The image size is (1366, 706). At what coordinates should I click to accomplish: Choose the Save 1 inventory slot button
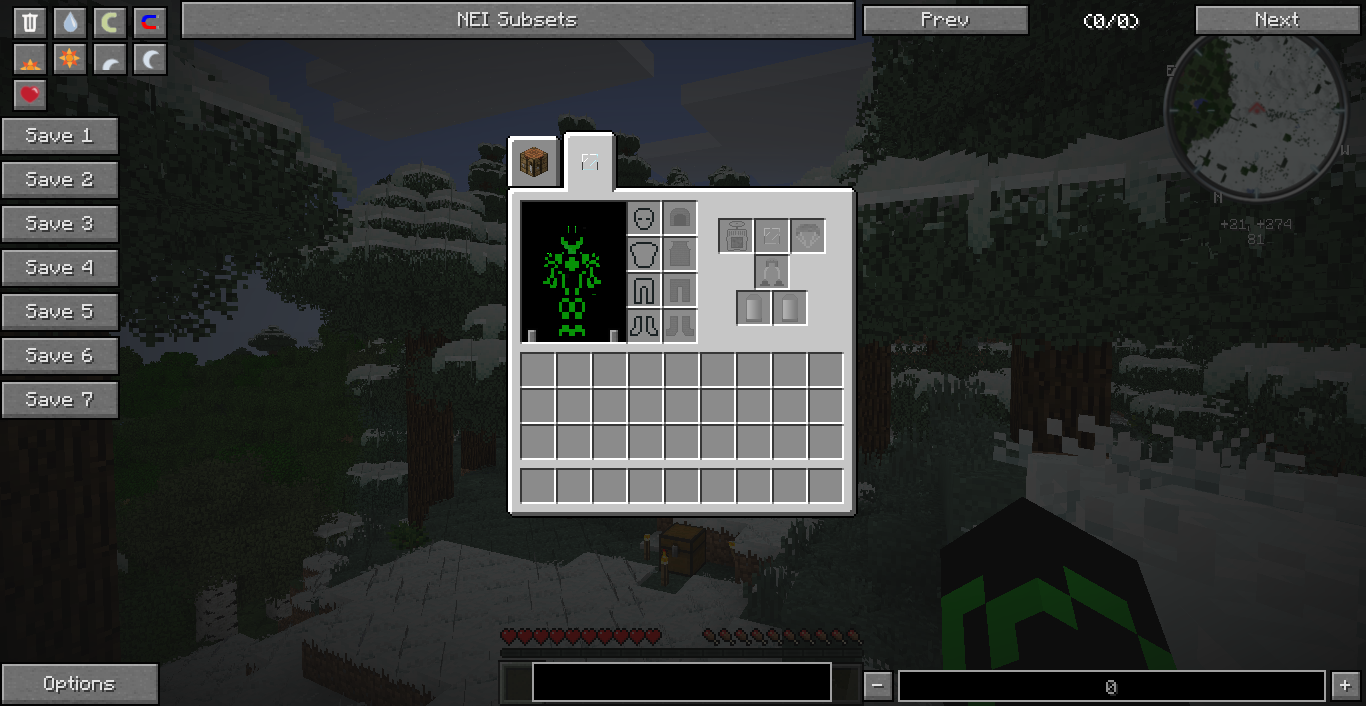click(60, 136)
